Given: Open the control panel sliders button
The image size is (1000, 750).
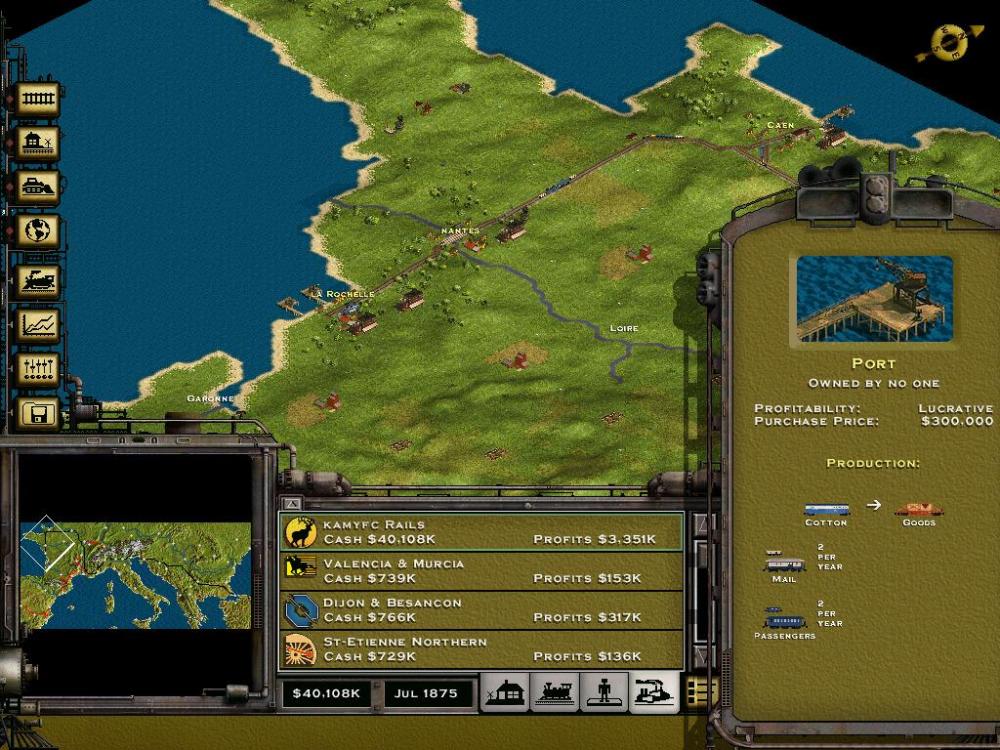Looking at the screenshot, I should pyautogui.click(x=37, y=369).
